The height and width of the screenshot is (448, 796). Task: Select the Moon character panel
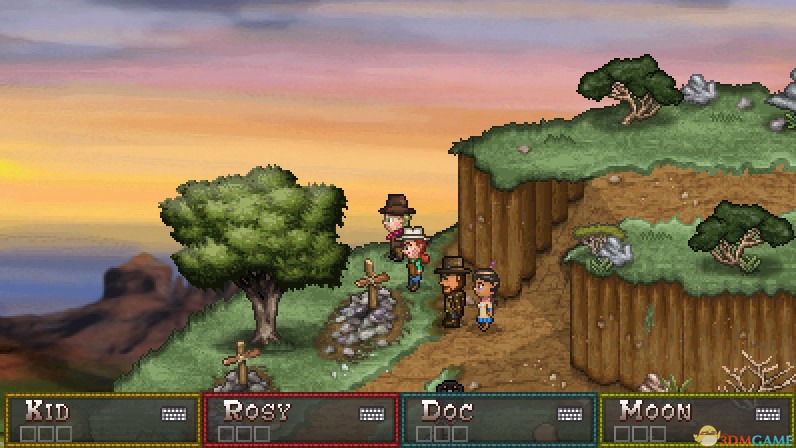click(695, 420)
